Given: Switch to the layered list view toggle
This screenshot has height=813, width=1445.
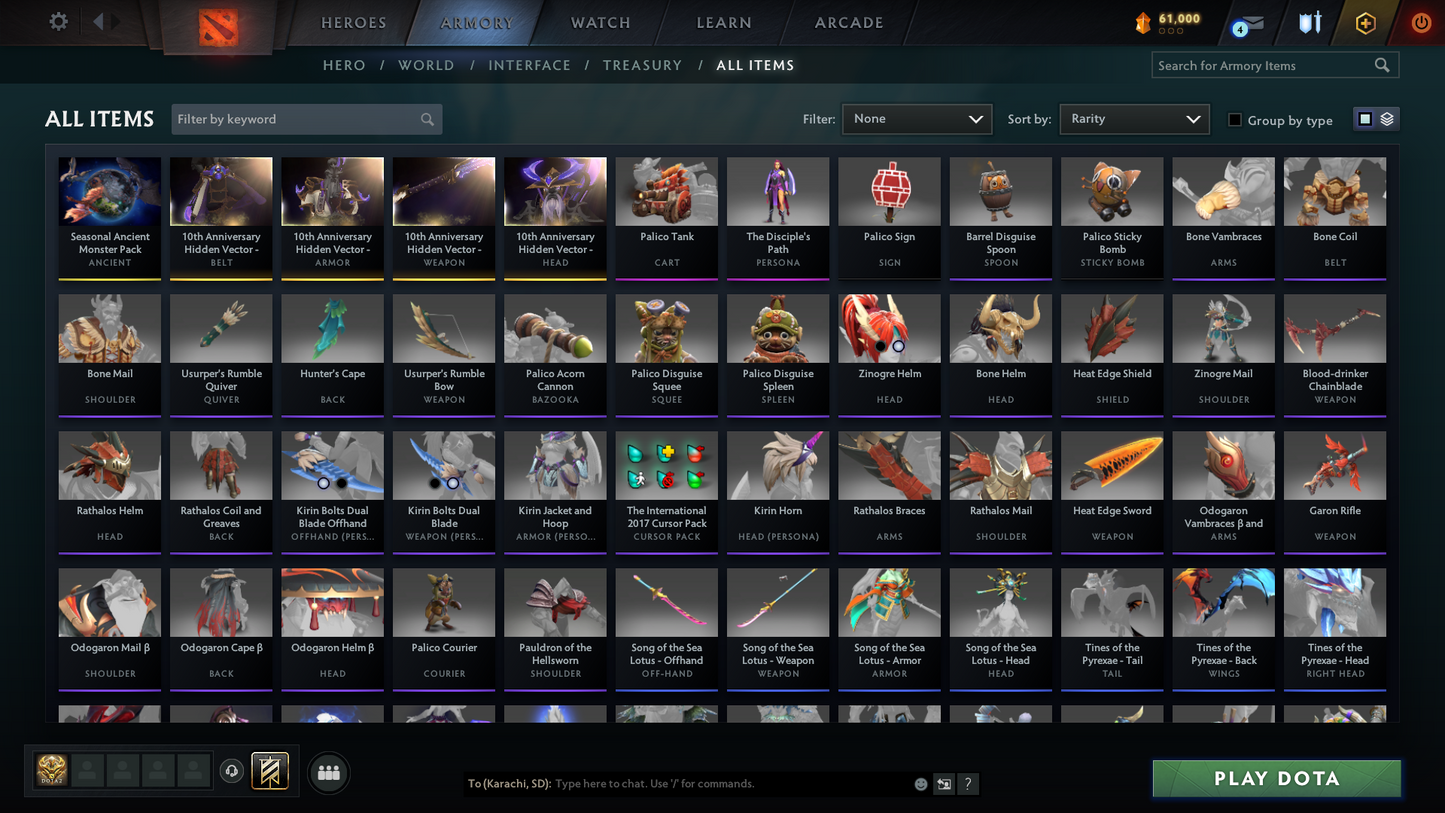Looking at the screenshot, I should (1388, 118).
